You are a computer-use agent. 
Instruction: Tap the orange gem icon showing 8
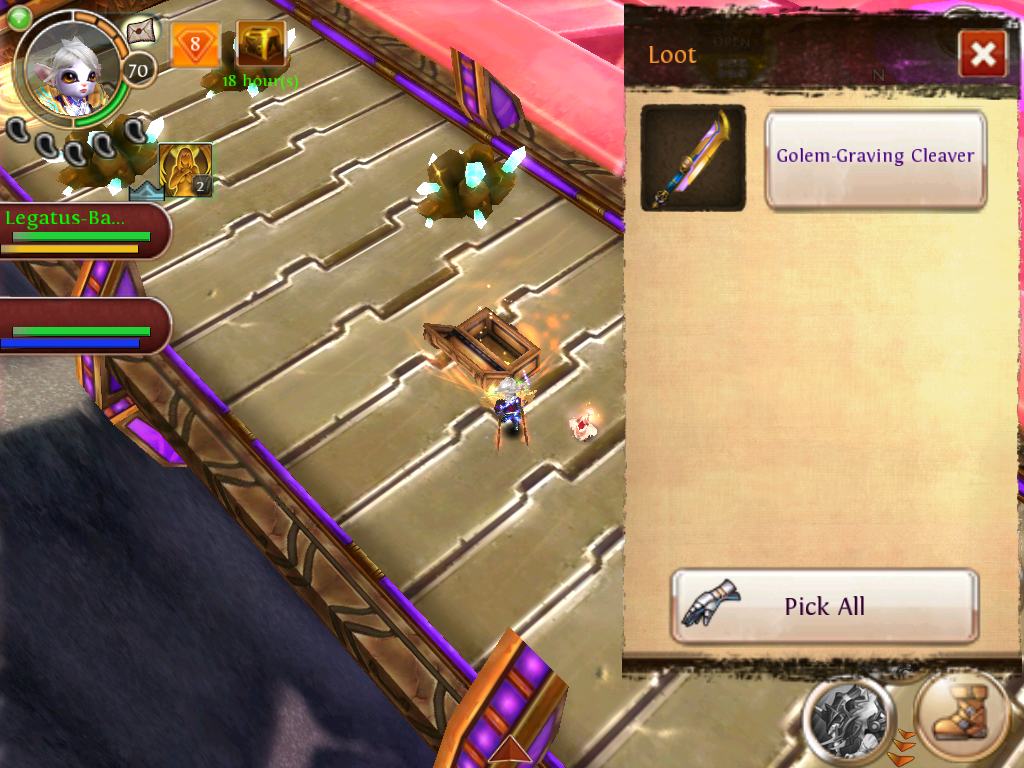[195, 45]
